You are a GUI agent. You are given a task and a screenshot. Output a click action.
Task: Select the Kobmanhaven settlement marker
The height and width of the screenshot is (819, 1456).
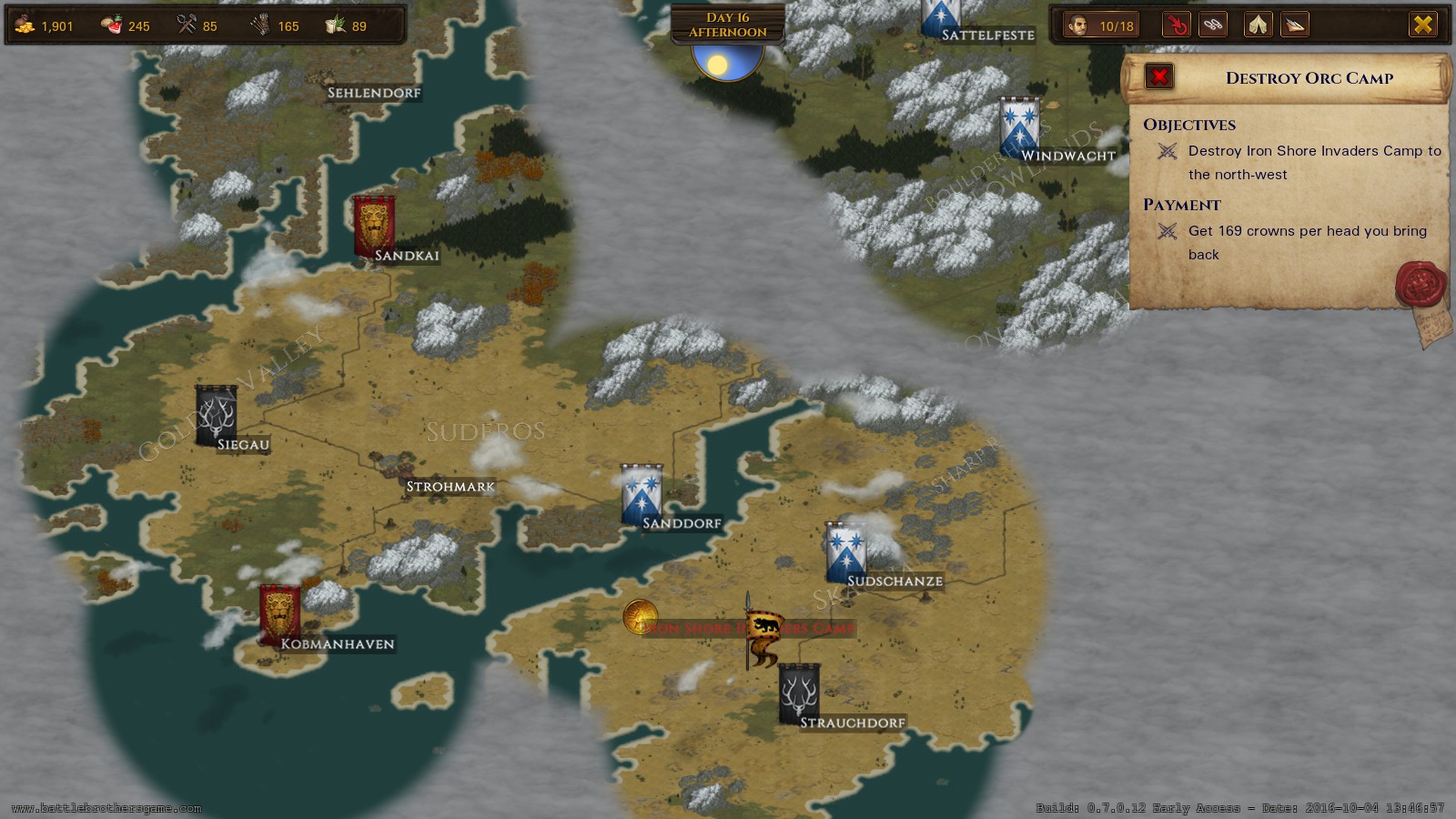tap(279, 614)
